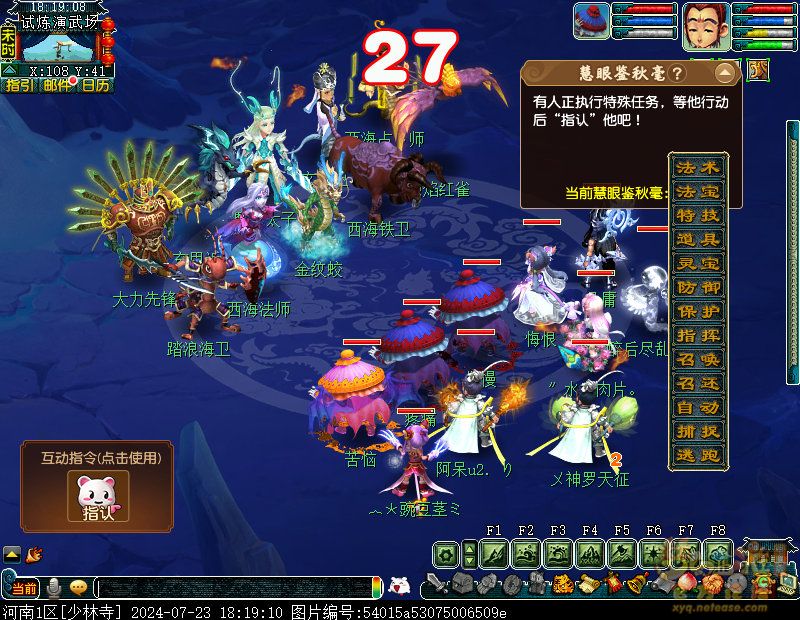Open the 日历 calendar
Screen dimensions: 800x620
click(95, 85)
